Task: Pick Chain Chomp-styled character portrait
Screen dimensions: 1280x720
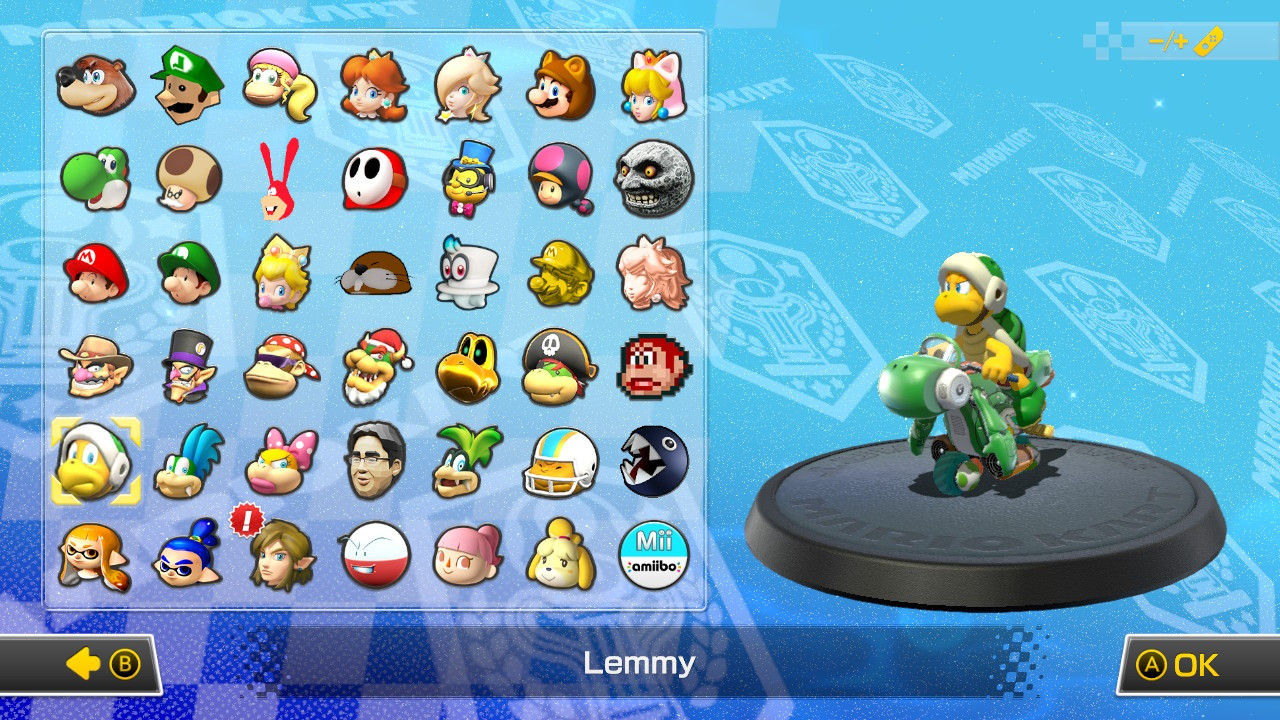Action: click(653, 460)
